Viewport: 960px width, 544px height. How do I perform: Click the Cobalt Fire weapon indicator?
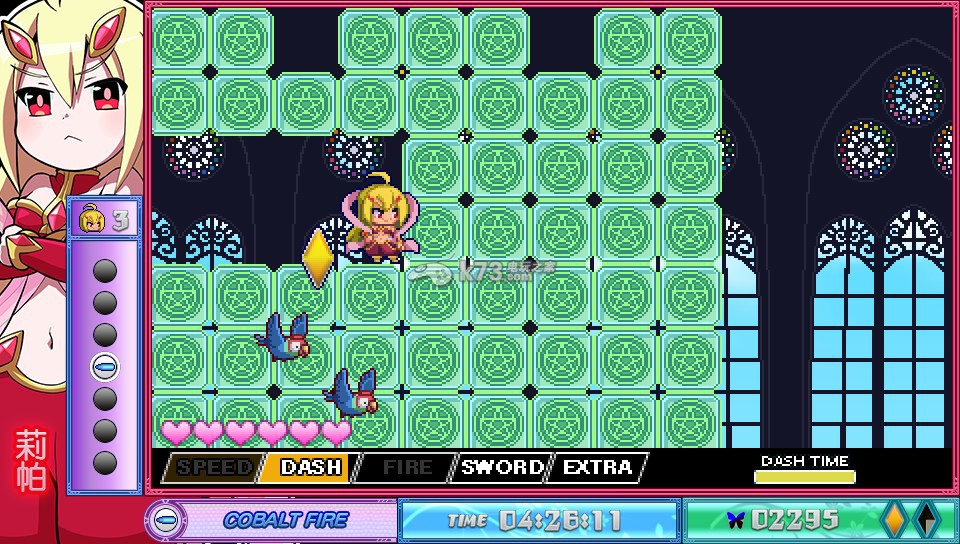272,520
